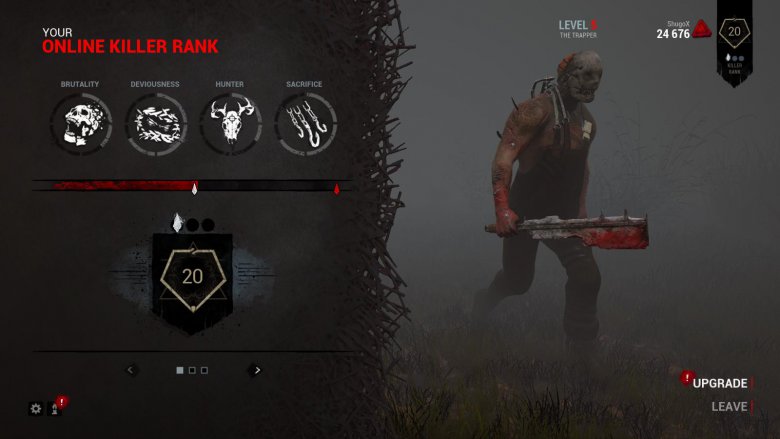Go to the next page arrow
The image size is (780, 439).
(x=257, y=370)
